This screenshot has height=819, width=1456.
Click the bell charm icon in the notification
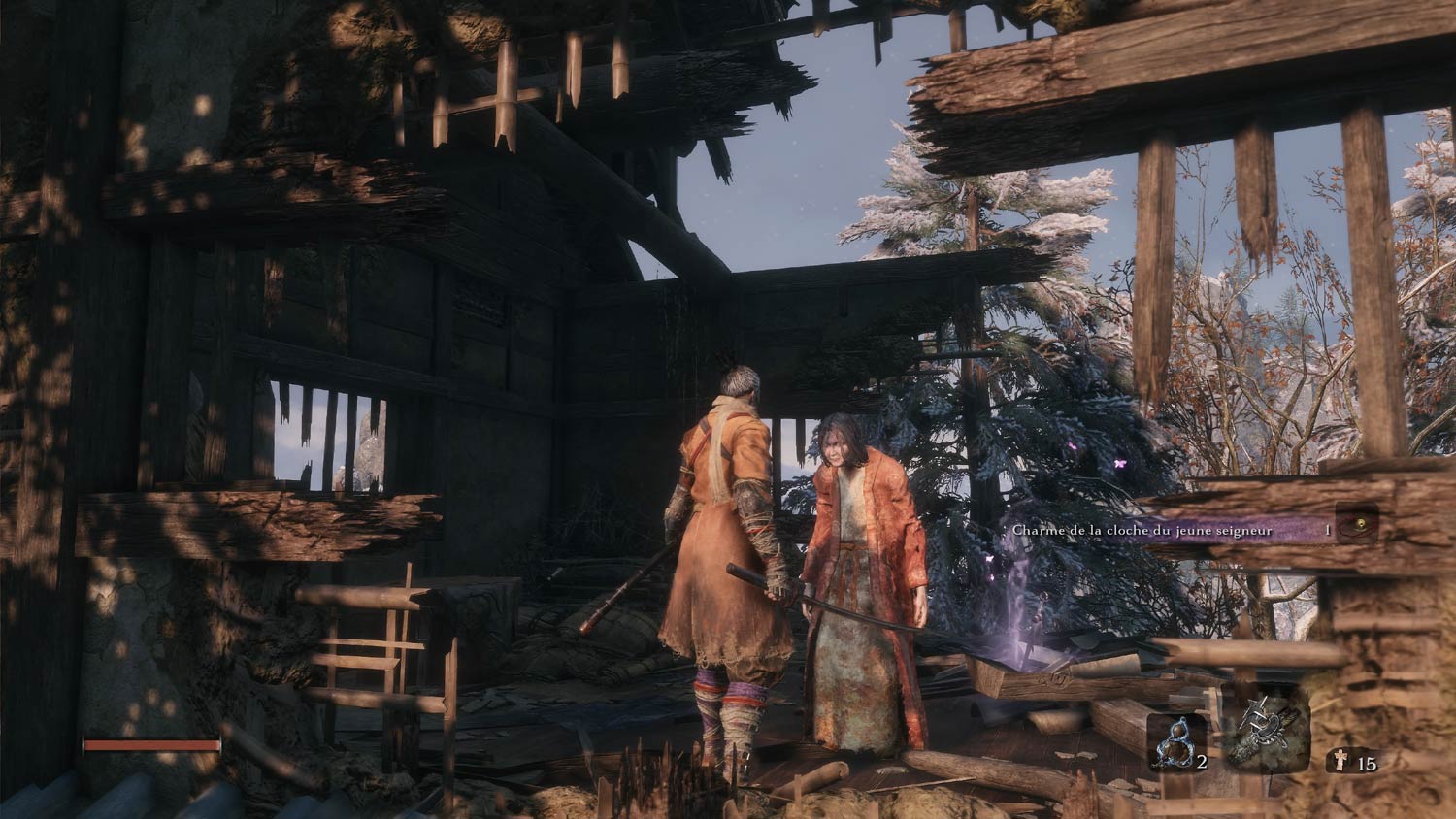click(x=1359, y=525)
